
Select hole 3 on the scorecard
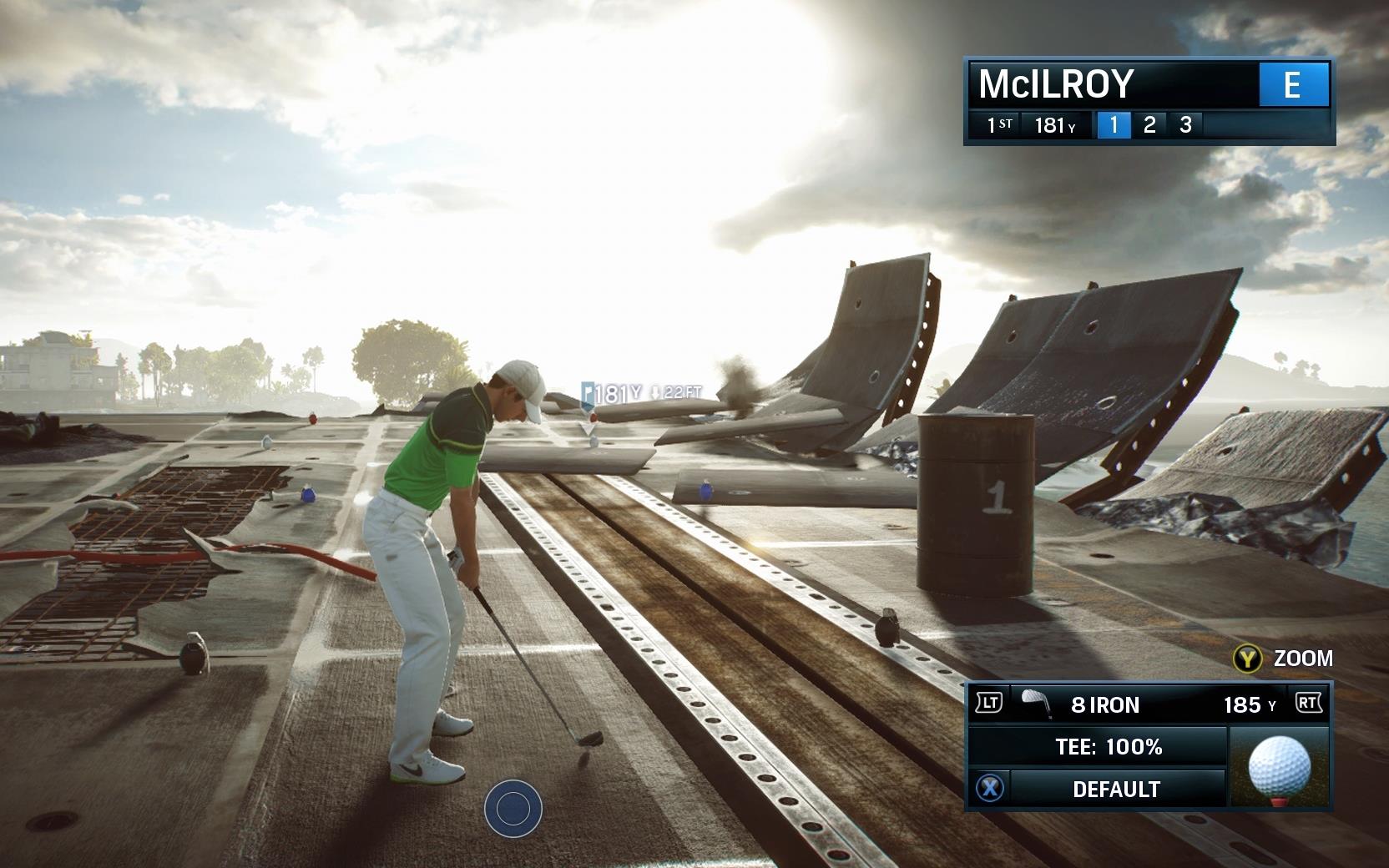[1185, 125]
